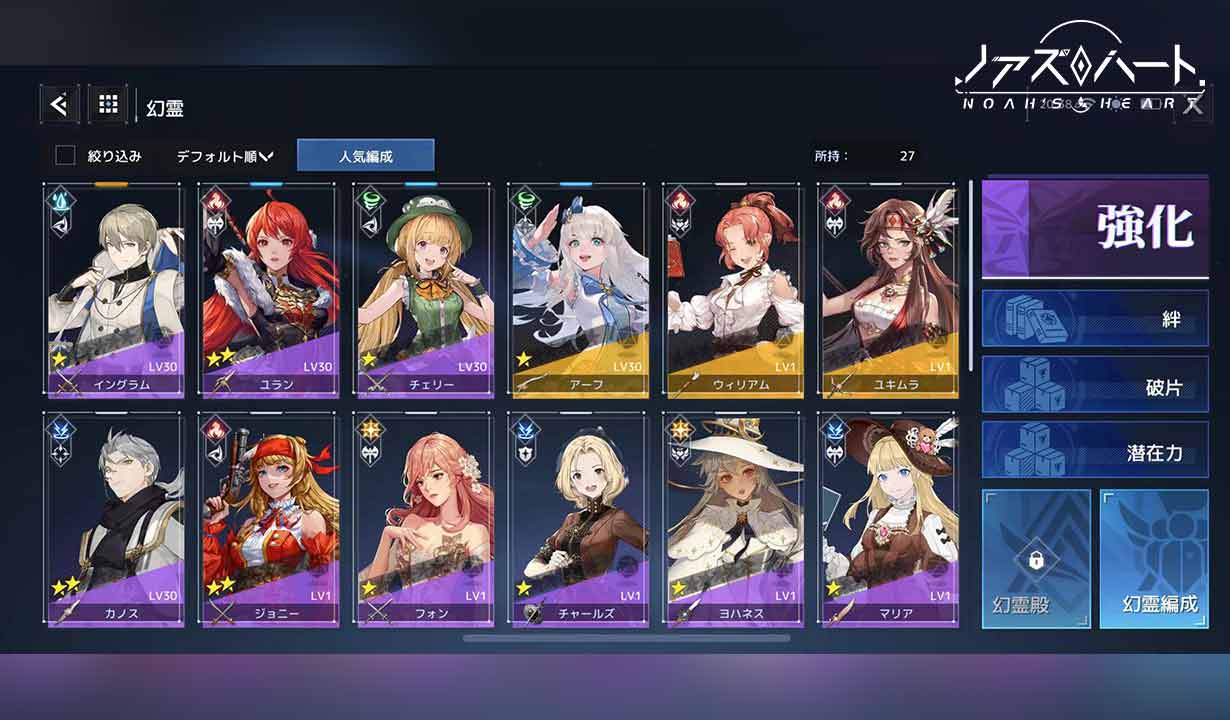Screen dimensions: 1230x720
Task: Select the ウィリアム character card
Action: [733, 290]
